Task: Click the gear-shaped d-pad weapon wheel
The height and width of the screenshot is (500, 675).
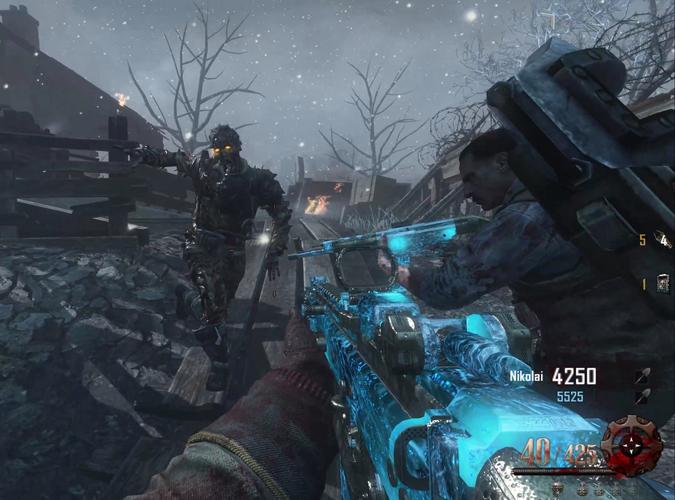Action: point(633,445)
